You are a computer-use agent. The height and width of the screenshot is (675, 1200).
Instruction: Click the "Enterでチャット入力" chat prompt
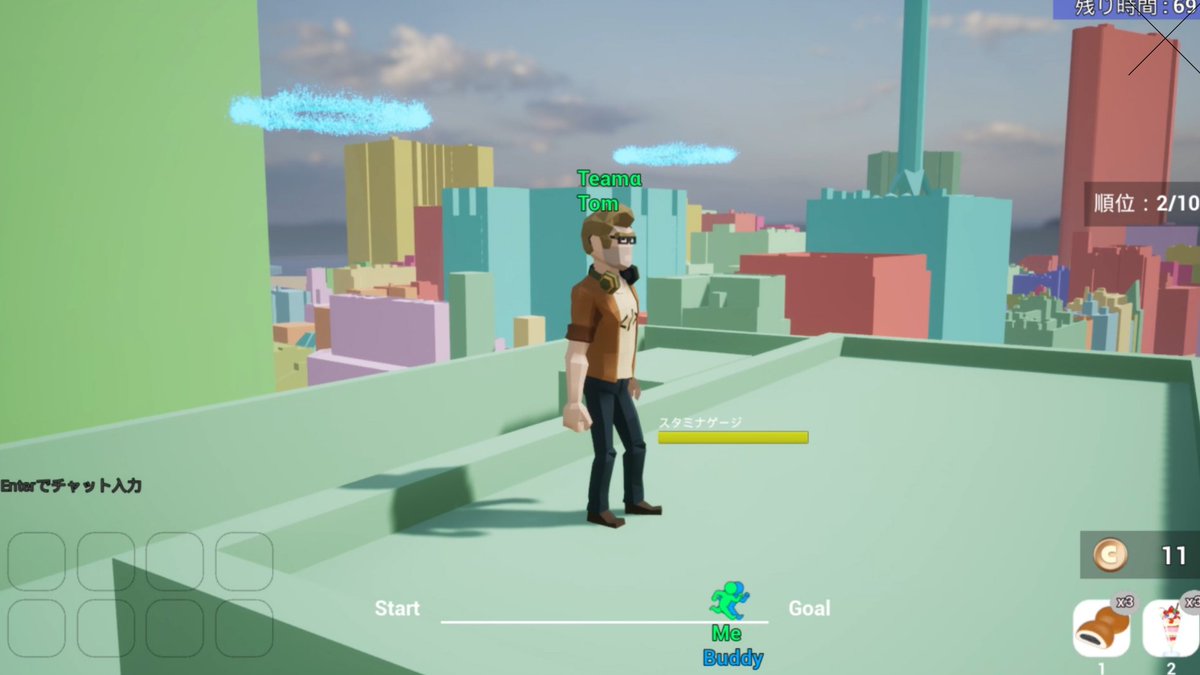coord(71,486)
